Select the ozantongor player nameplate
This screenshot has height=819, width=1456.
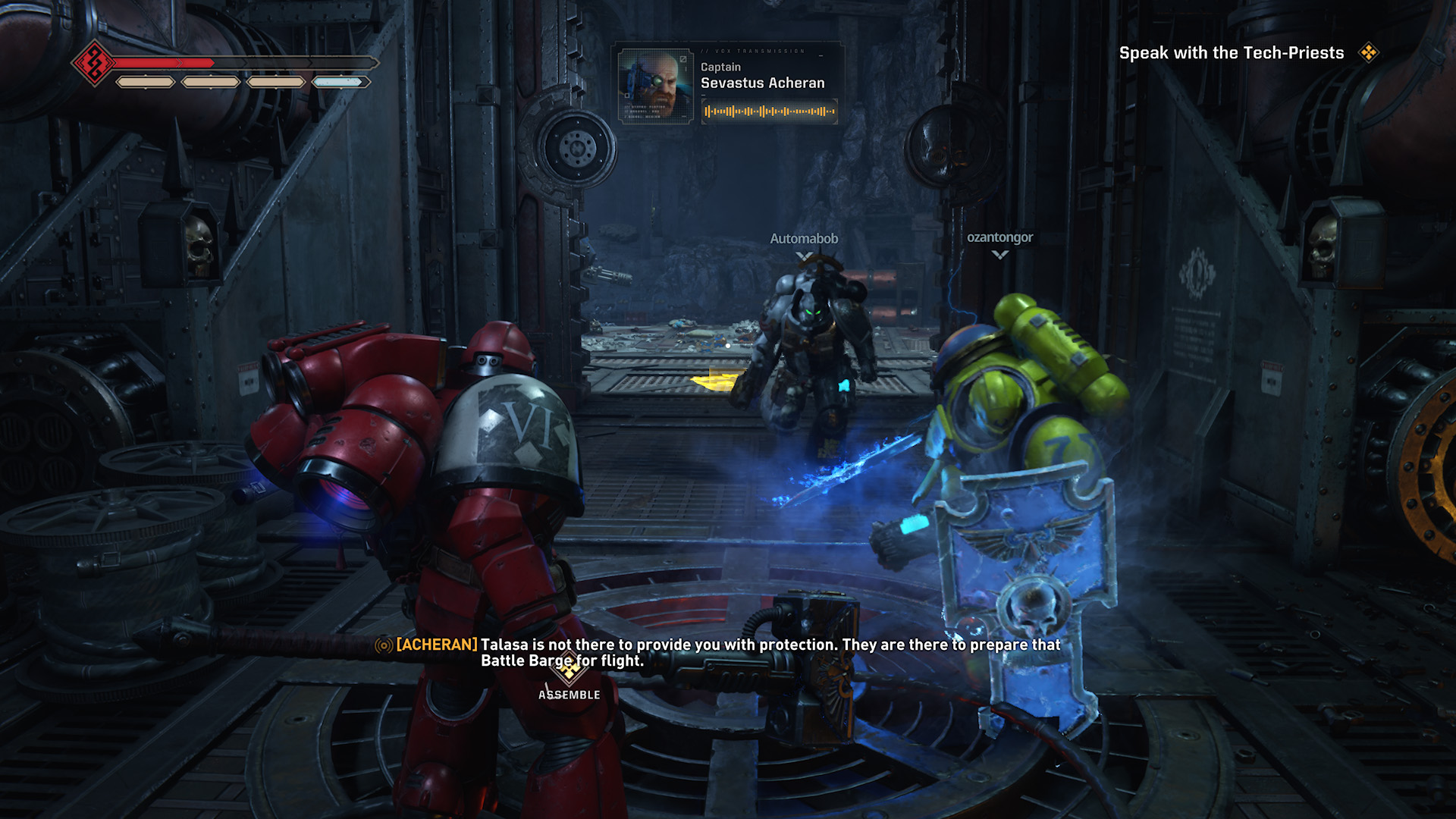tap(999, 237)
